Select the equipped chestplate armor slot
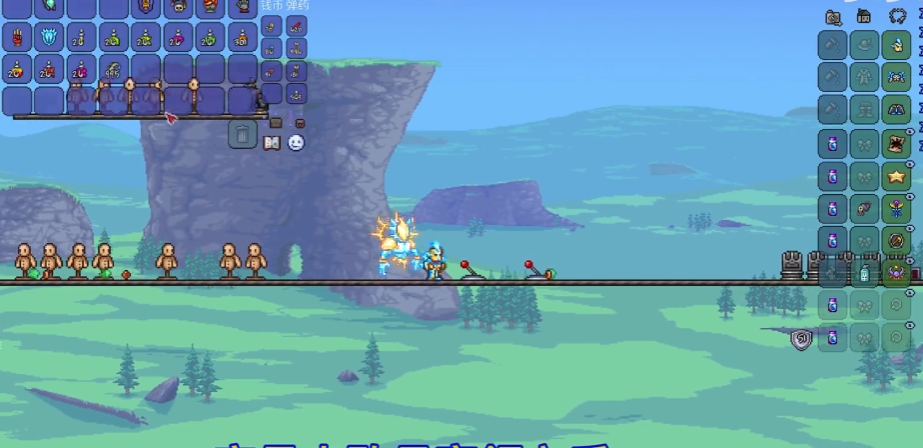The image size is (923, 448). point(897,77)
